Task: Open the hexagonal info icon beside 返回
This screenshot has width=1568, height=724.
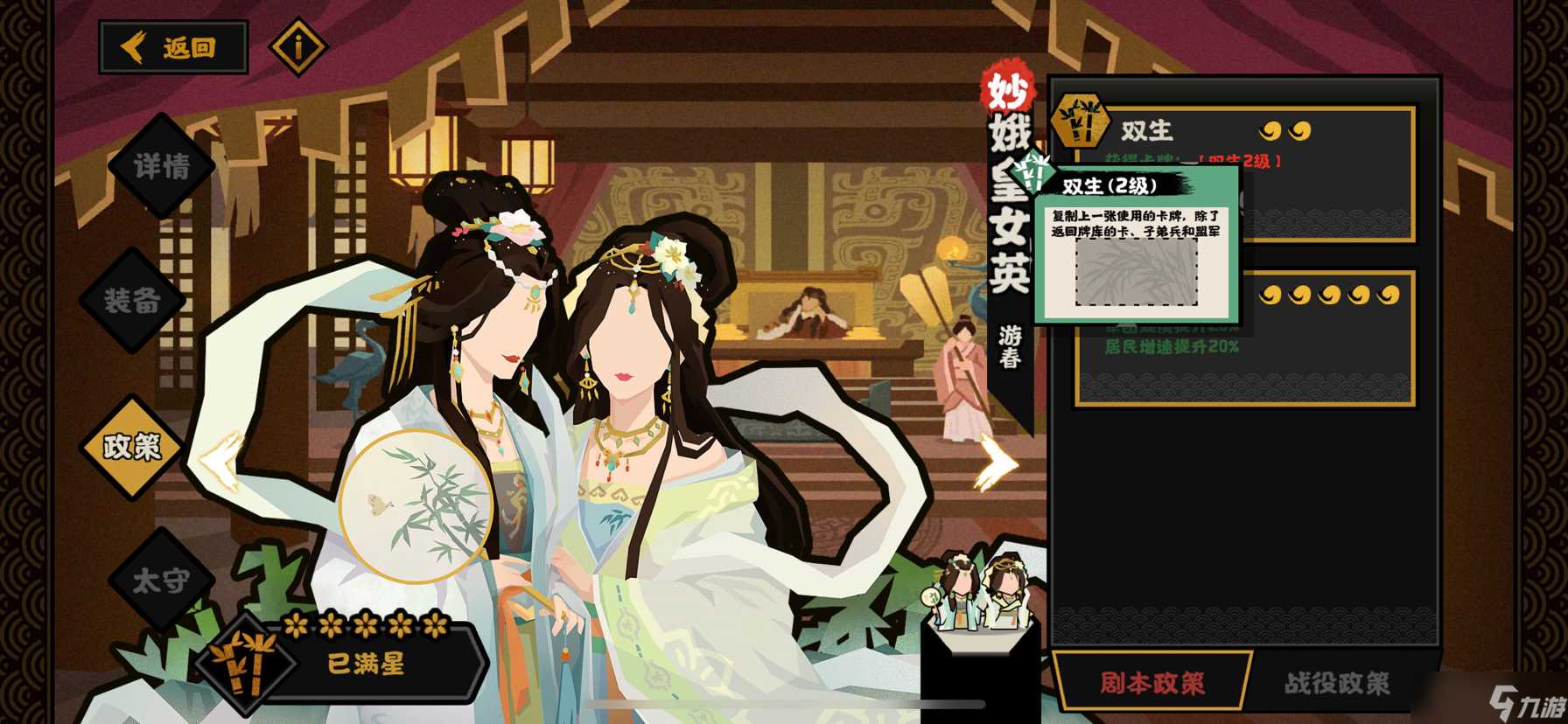Action: coord(298,48)
